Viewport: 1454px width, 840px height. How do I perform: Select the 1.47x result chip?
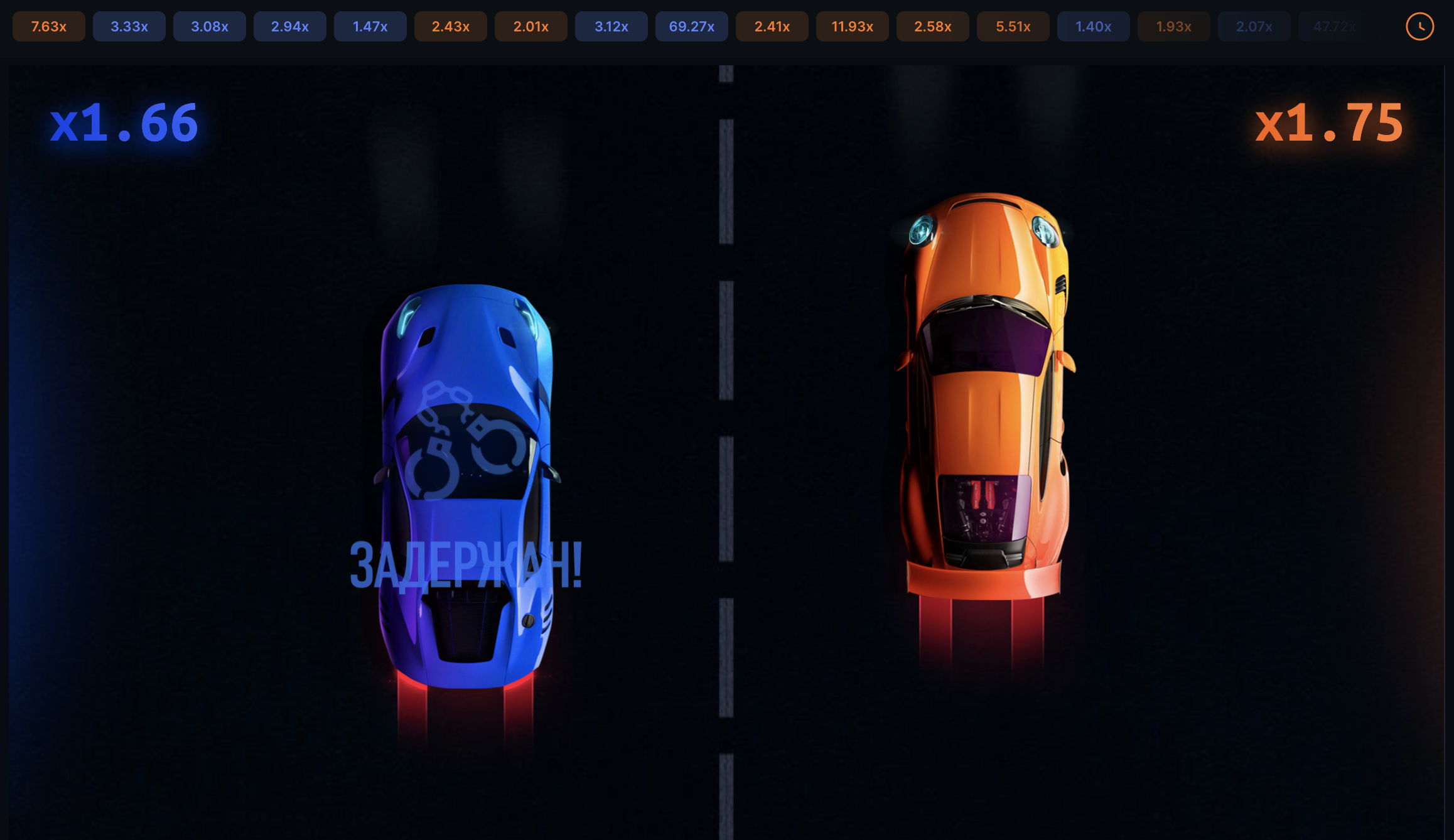click(370, 26)
